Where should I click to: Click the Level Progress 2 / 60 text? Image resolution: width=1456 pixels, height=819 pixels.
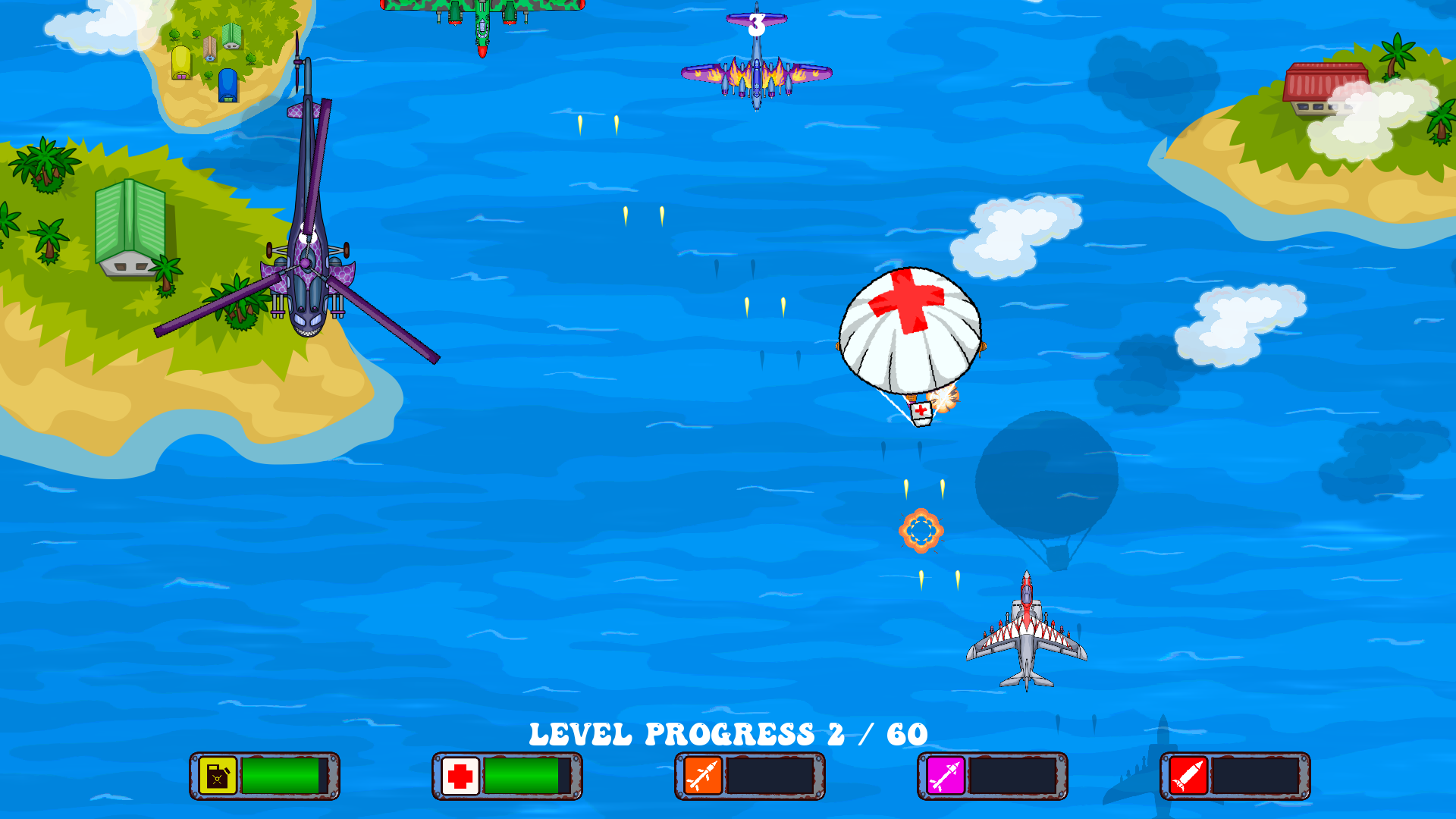coord(728,733)
